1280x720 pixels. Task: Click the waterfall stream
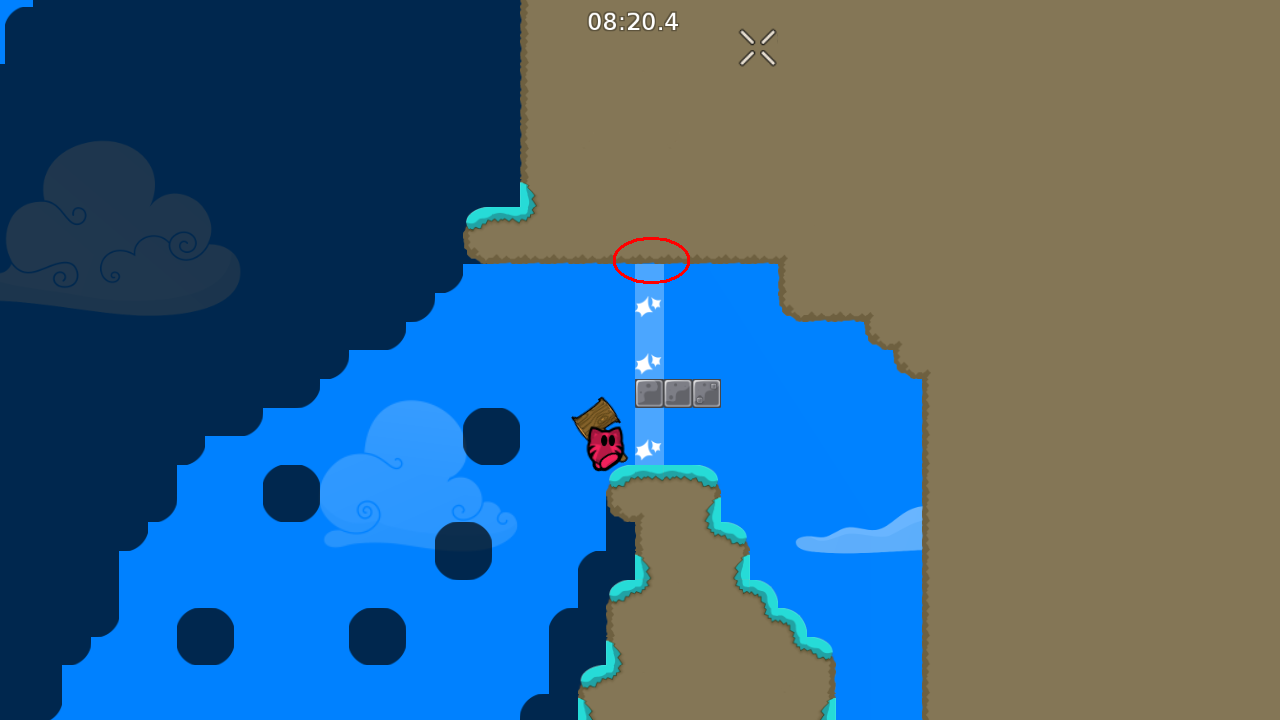[650, 330]
